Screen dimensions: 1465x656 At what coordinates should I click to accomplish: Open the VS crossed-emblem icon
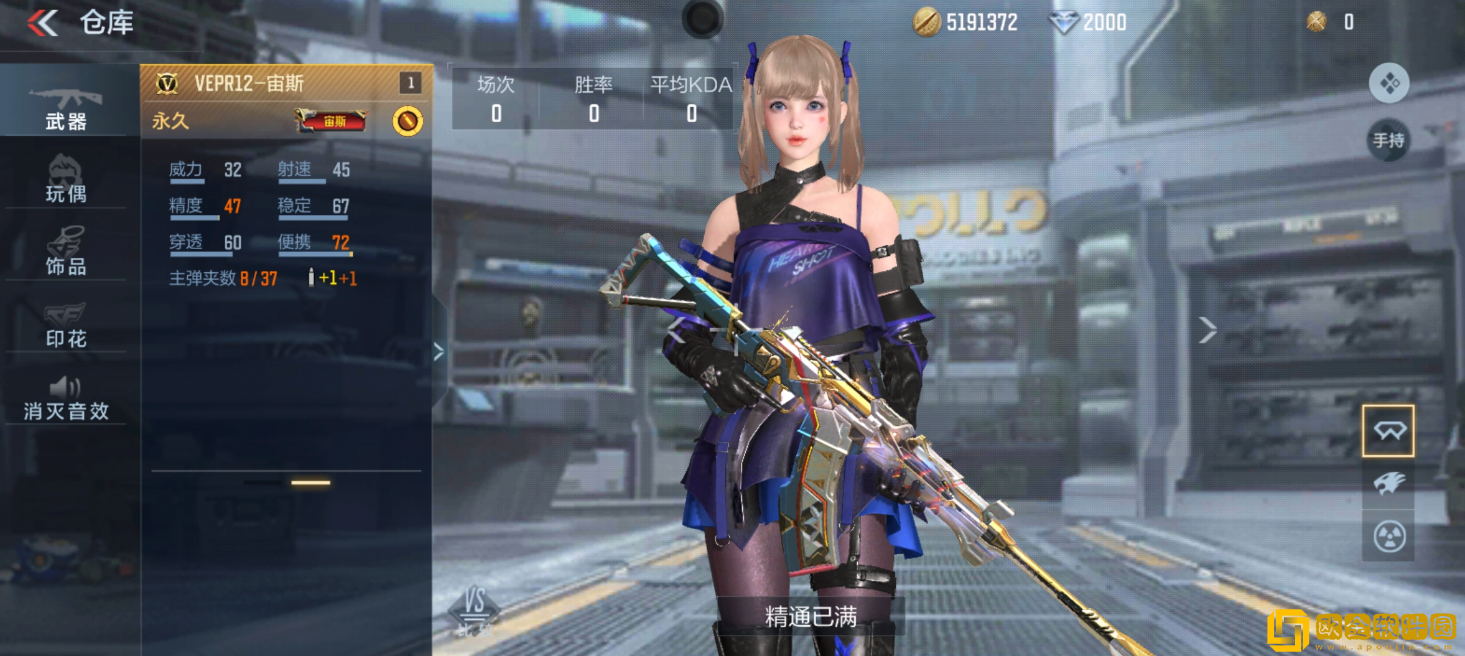click(474, 605)
